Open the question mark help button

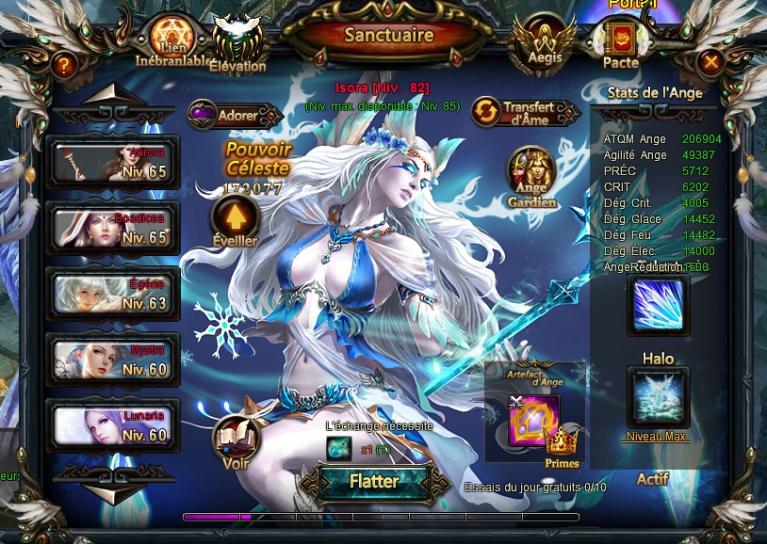pos(64,65)
